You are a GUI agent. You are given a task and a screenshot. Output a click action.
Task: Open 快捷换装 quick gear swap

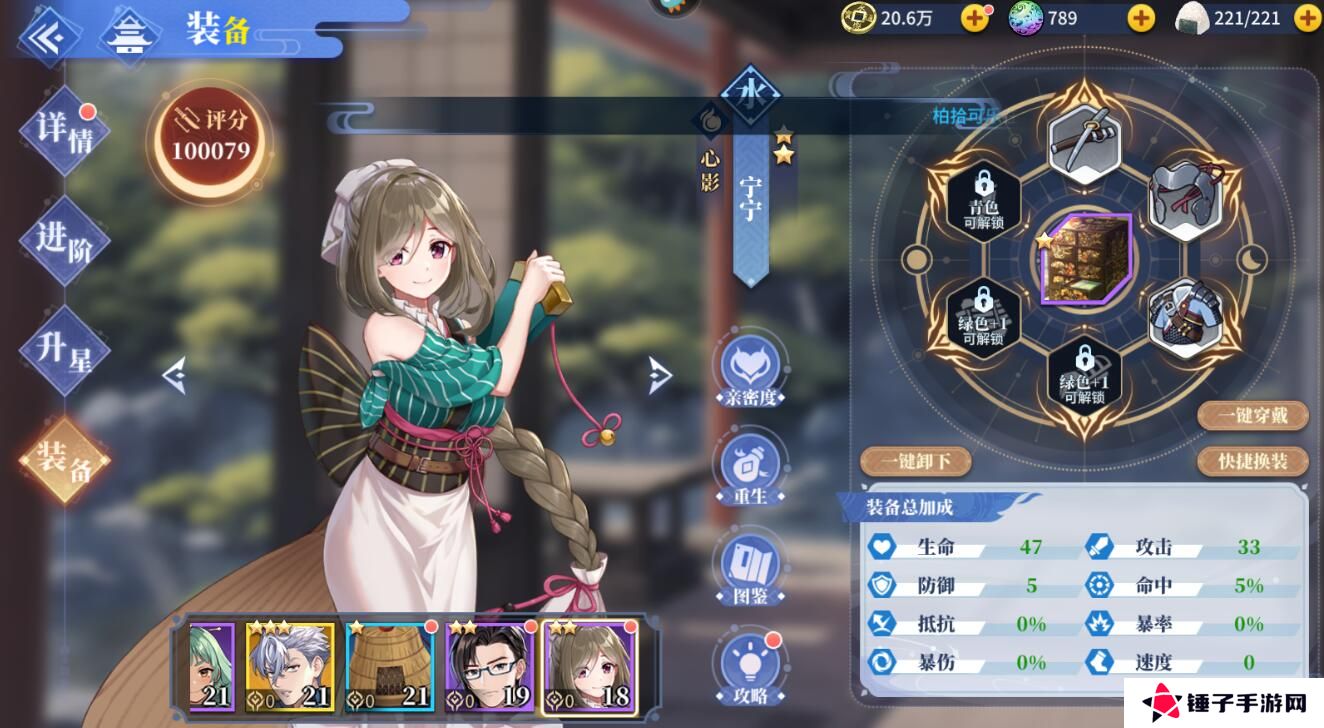(x=1252, y=461)
